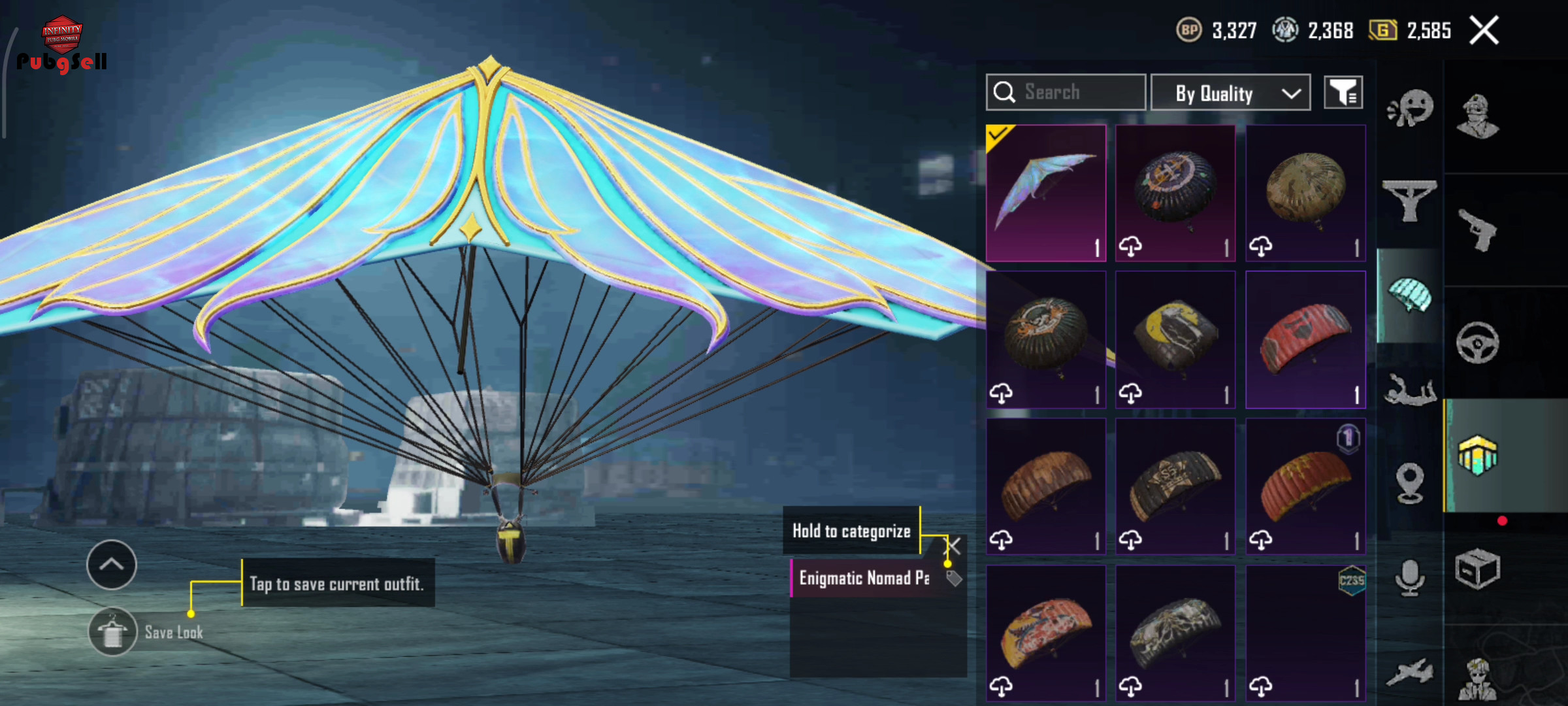Switch to the helmet character outfit tab
1568x706 pixels.
point(1478,116)
